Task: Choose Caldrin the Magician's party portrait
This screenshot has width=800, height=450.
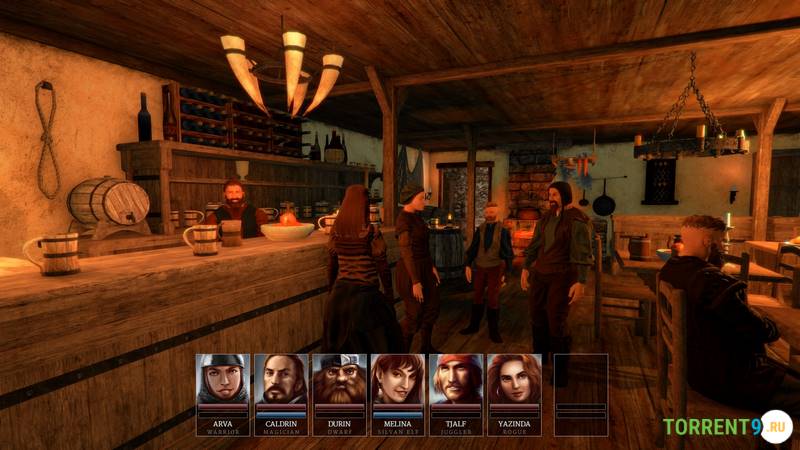Action: pos(280,379)
